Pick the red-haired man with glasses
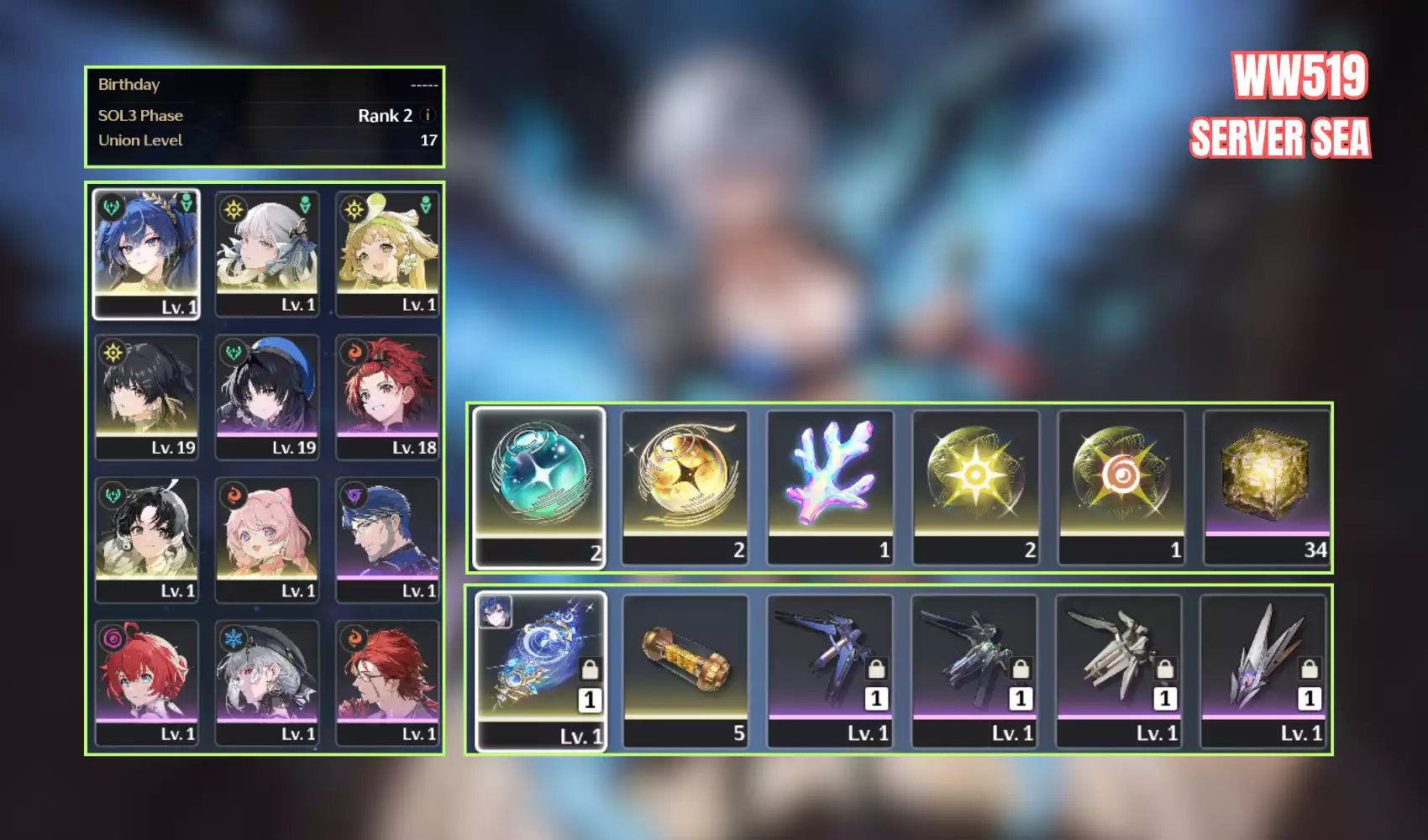This screenshot has height=840, width=1428. (x=387, y=682)
